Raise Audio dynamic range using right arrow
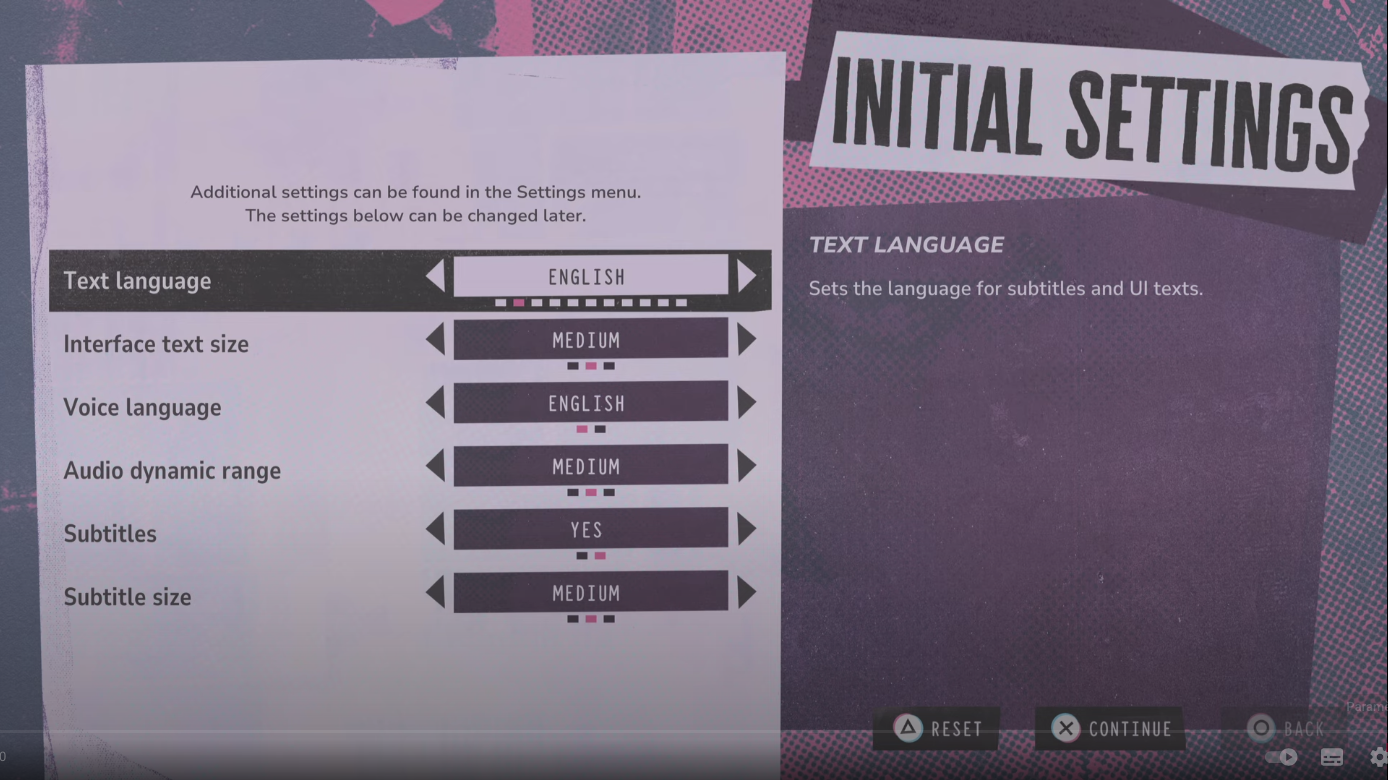The width and height of the screenshot is (1388, 780). [x=746, y=466]
